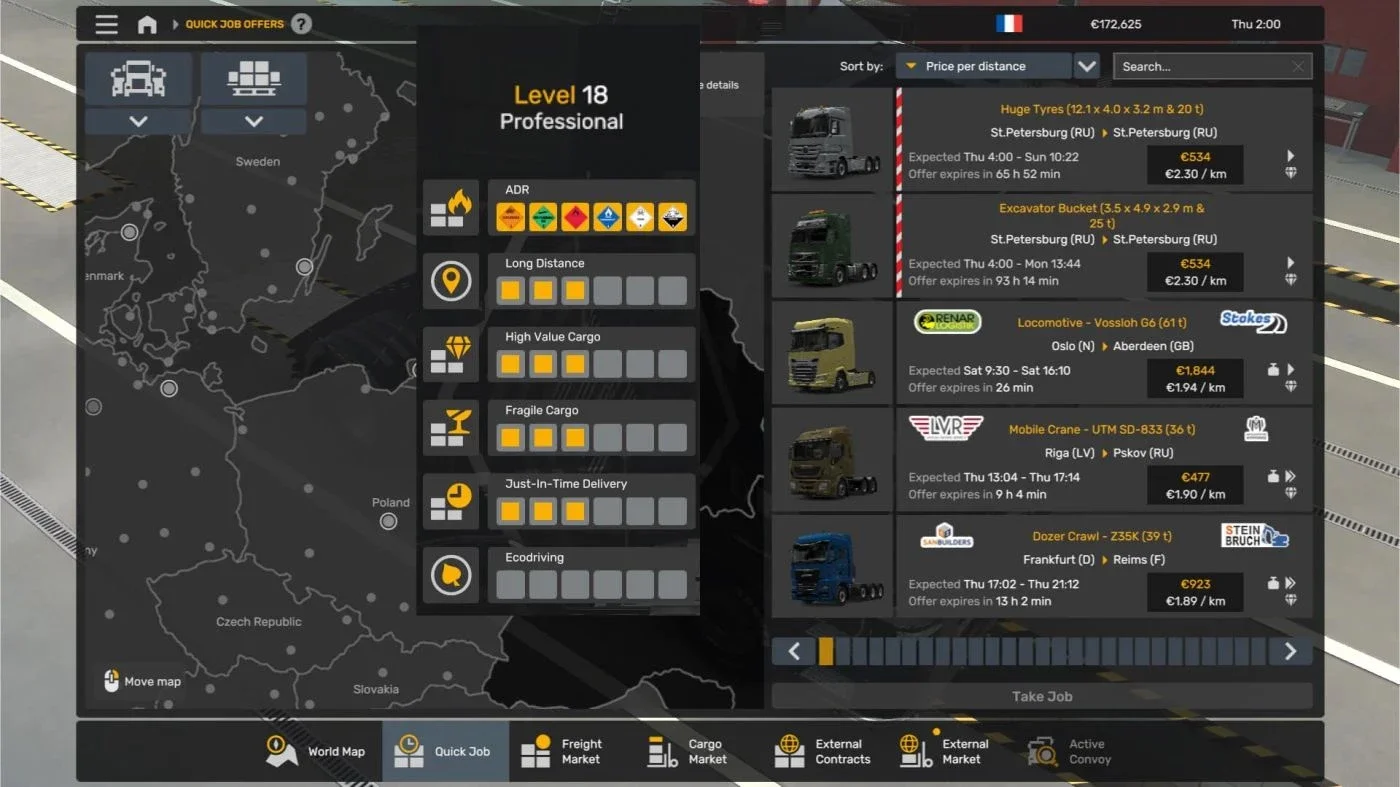Select the first page on the pagination bar
Viewport: 1400px width, 787px height.
point(825,651)
